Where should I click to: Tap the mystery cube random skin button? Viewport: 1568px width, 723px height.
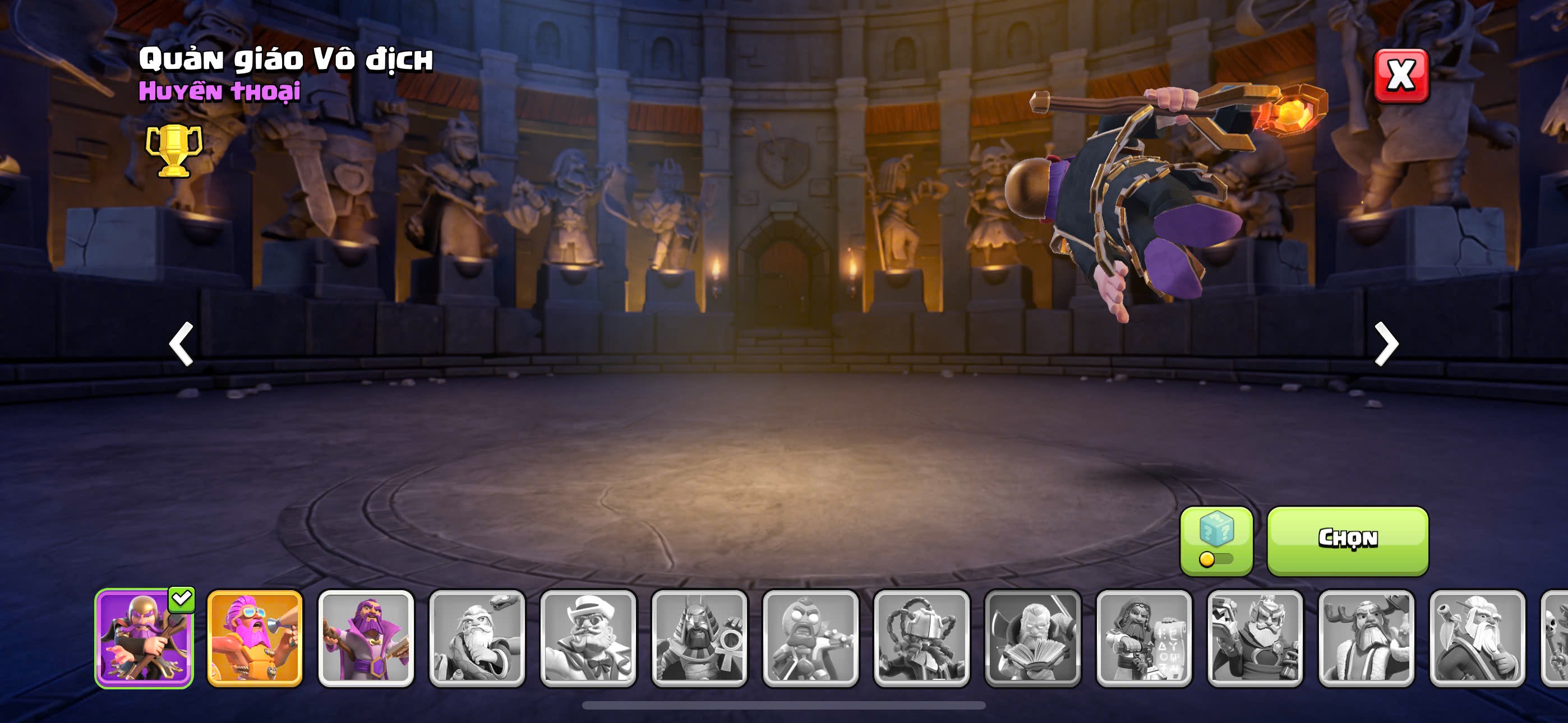1216,540
